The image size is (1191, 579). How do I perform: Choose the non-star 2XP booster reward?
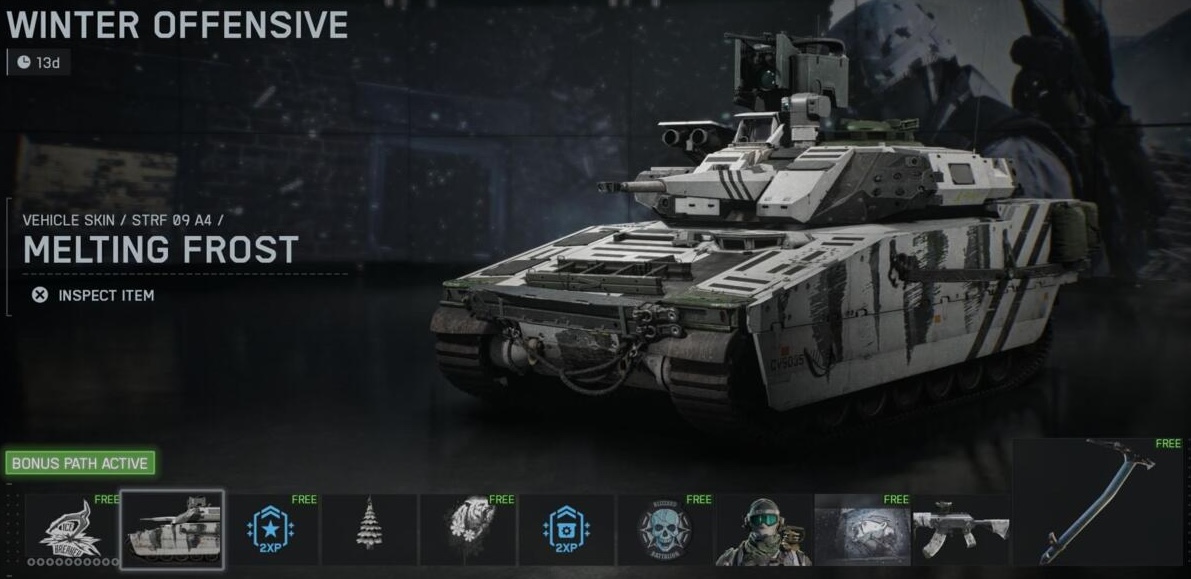pyautogui.click(x=567, y=530)
